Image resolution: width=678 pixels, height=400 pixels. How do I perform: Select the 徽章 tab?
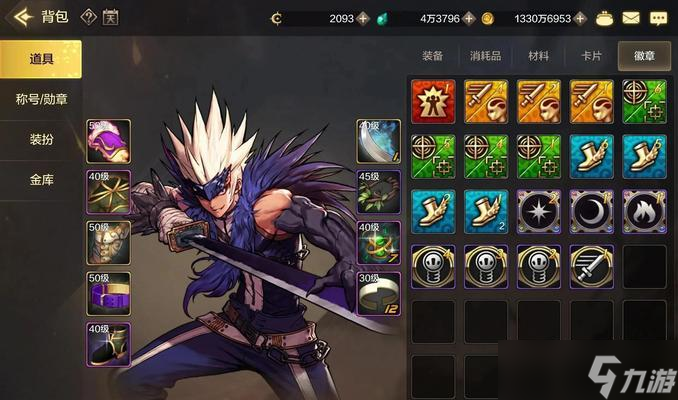[x=643, y=57]
